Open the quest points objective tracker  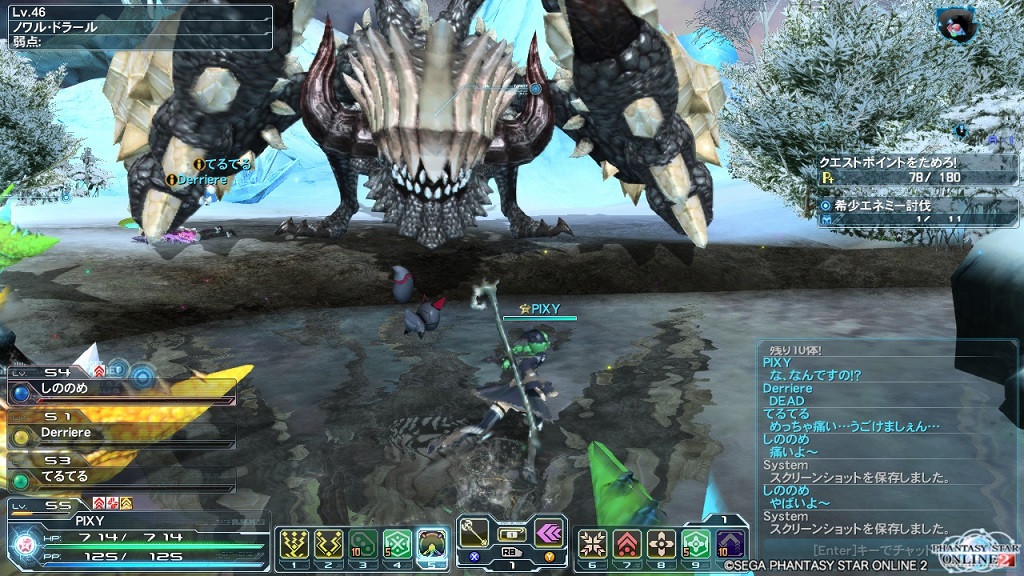(x=919, y=168)
